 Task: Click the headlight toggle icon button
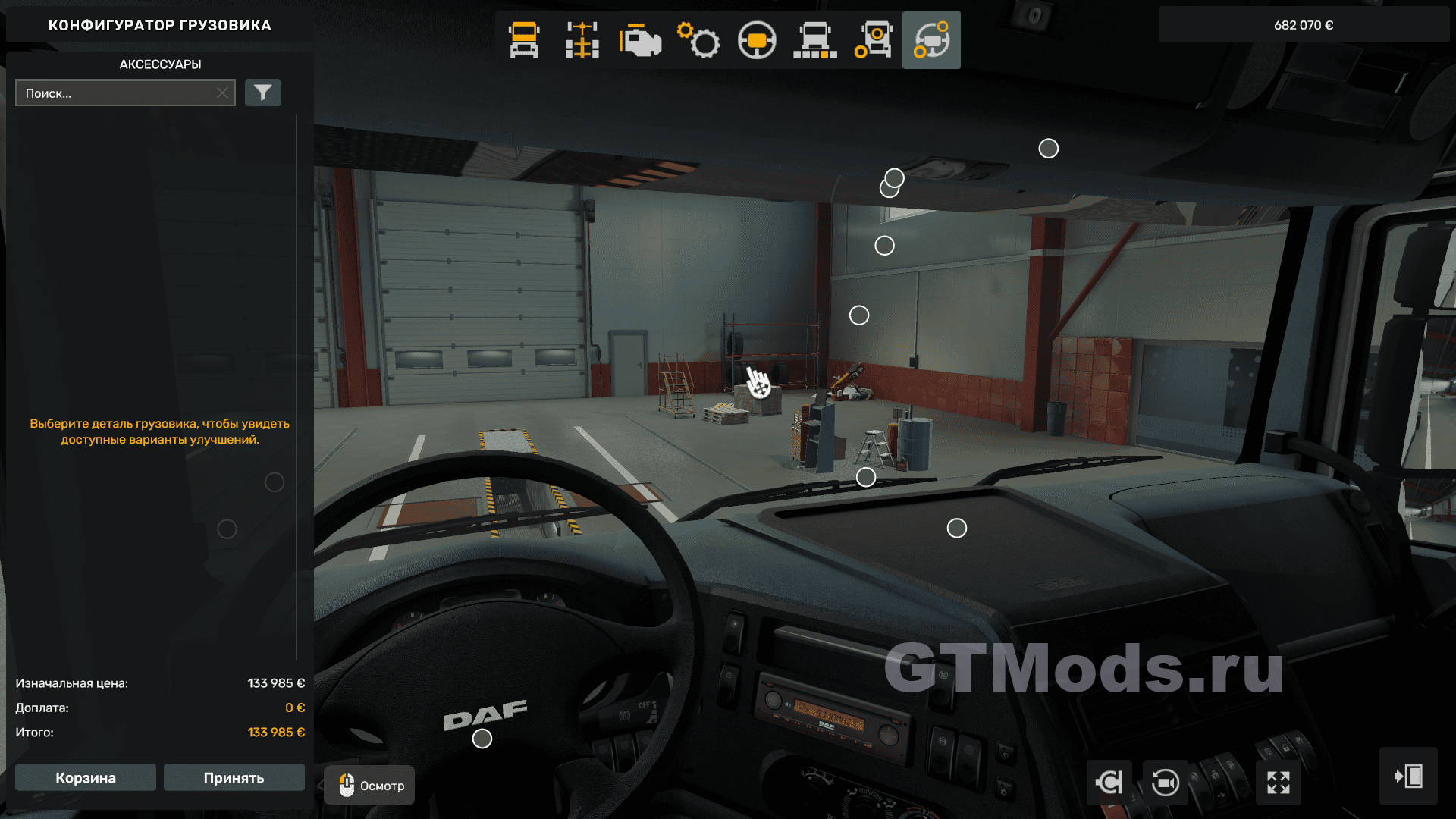(1109, 782)
